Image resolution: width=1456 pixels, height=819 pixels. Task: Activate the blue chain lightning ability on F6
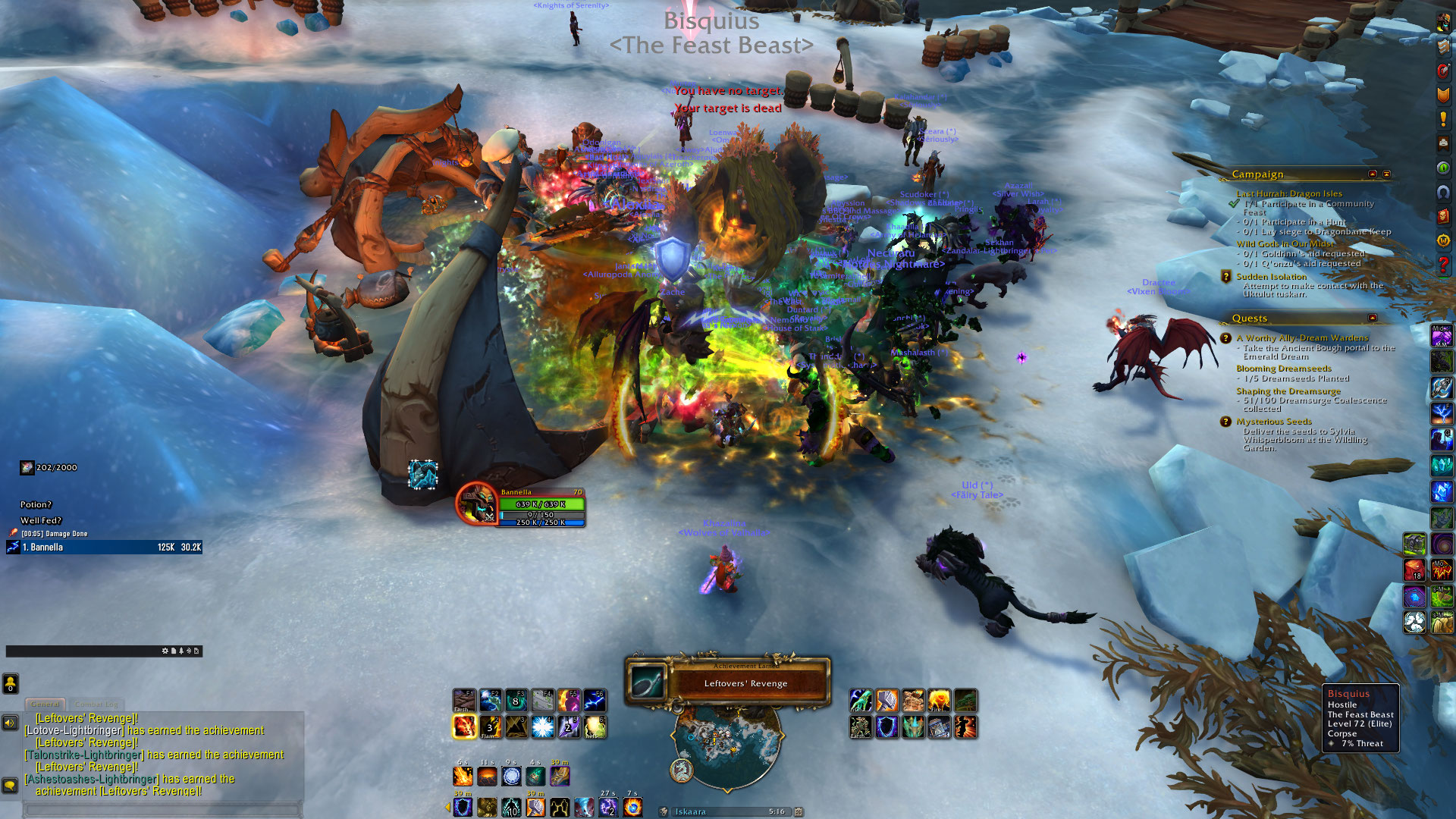click(x=594, y=701)
